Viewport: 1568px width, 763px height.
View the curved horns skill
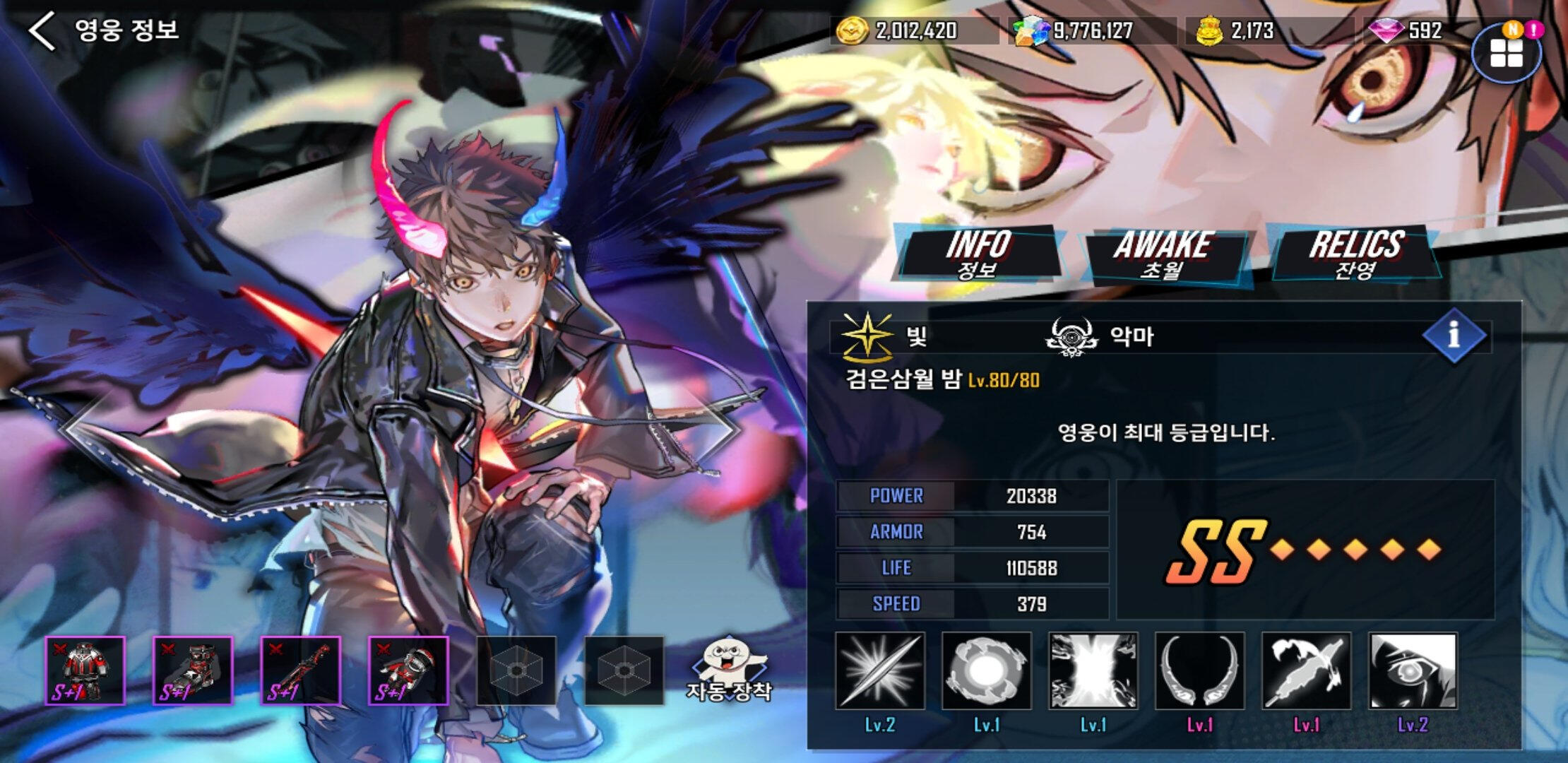pyautogui.click(x=1200, y=670)
